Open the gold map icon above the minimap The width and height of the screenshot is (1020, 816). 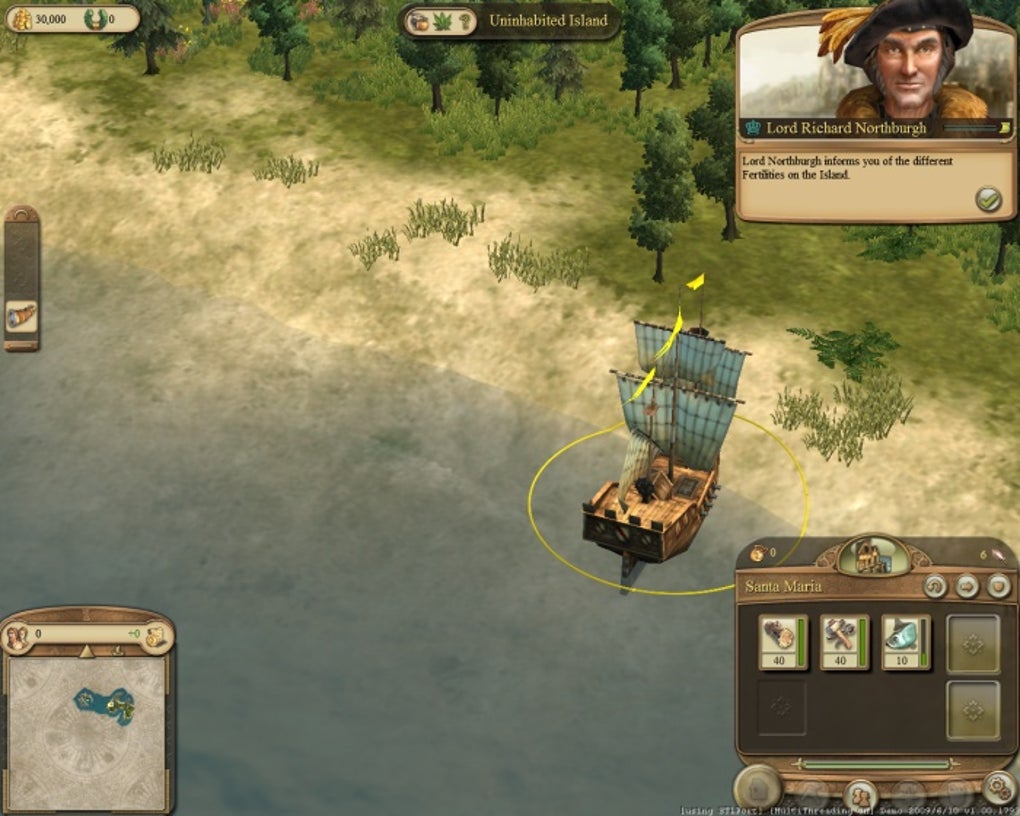pyautogui.click(x=155, y=636)
